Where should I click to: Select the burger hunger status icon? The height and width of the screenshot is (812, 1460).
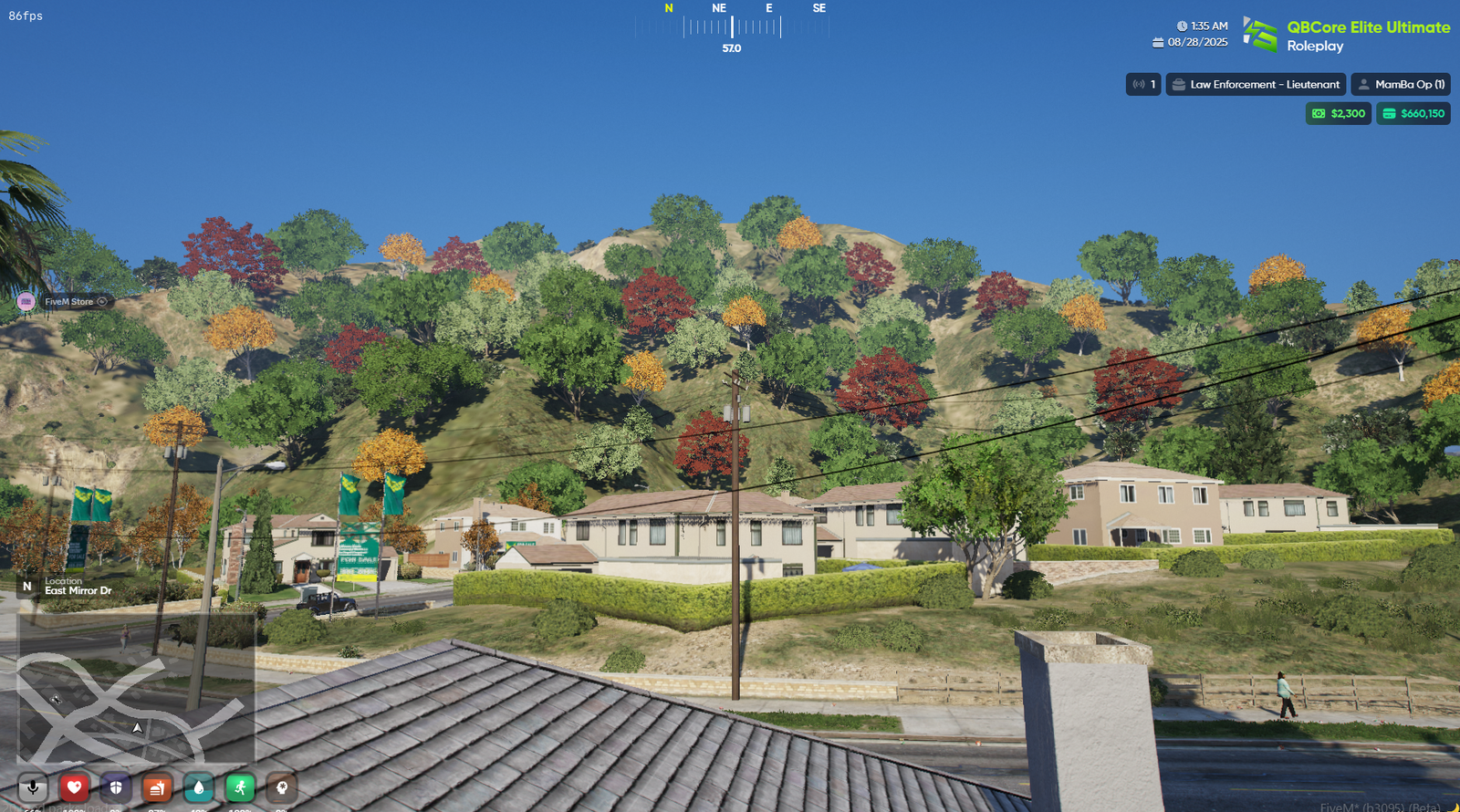coord(157,787)
